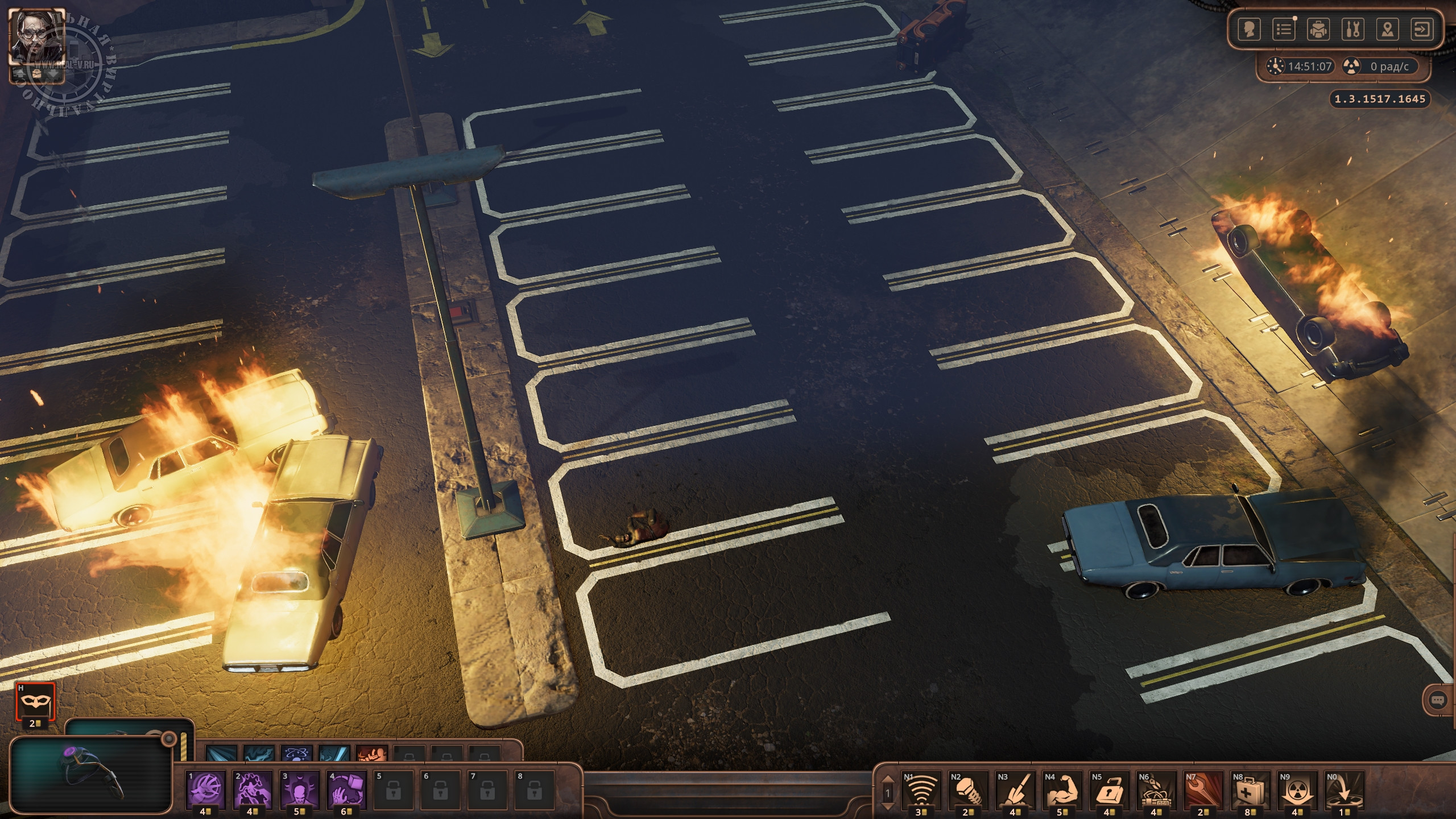
Task: Open the quest journal list icon
Action: pos(1284,30)
